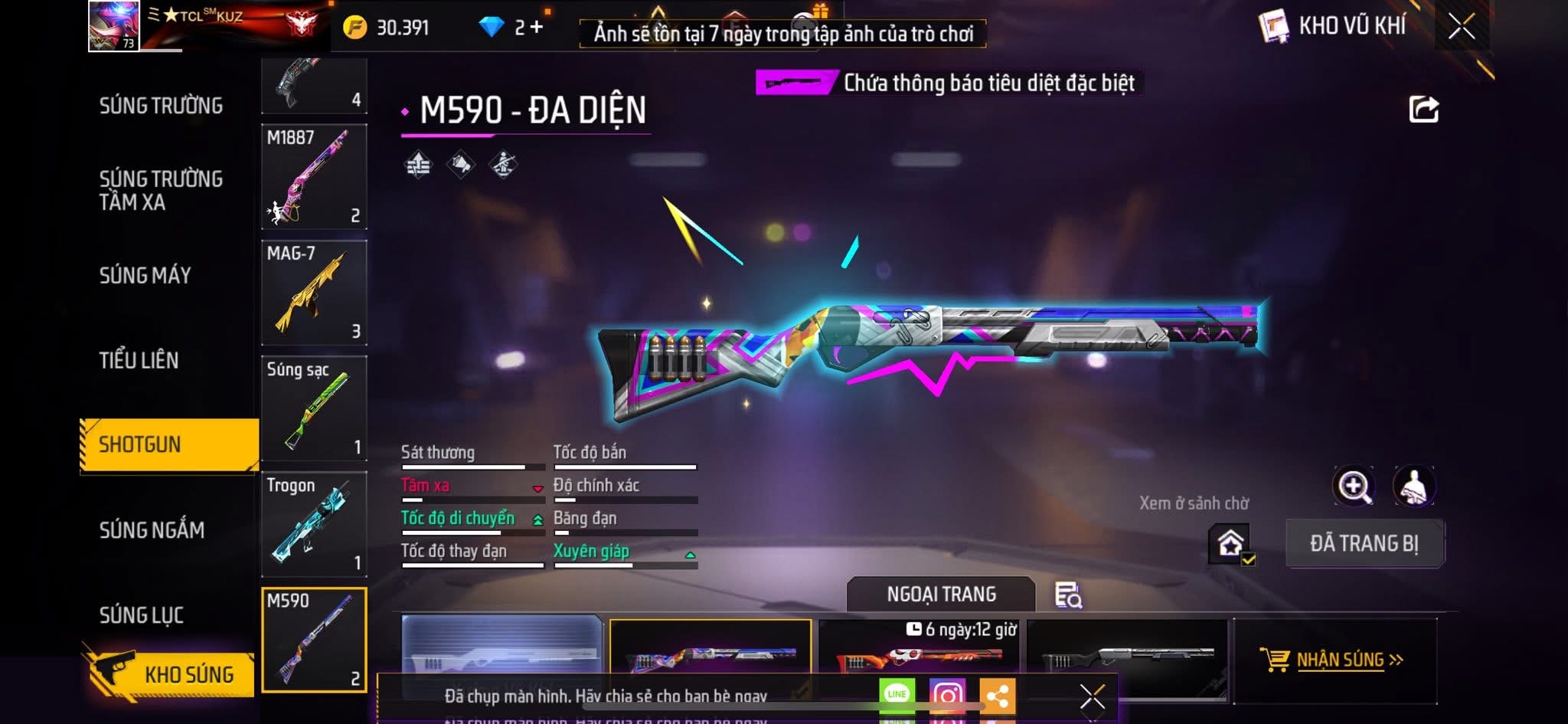
Task: Close the weapon vault screen
Action: (1461, 28)
